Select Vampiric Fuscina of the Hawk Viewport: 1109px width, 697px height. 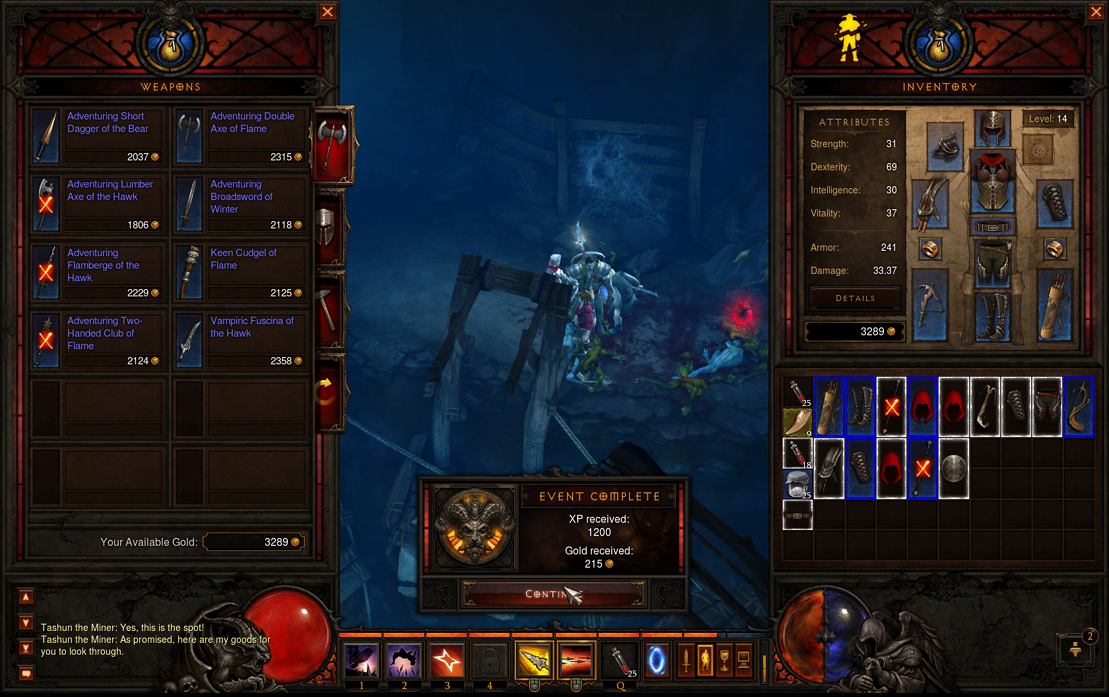(x=241, y=341)
